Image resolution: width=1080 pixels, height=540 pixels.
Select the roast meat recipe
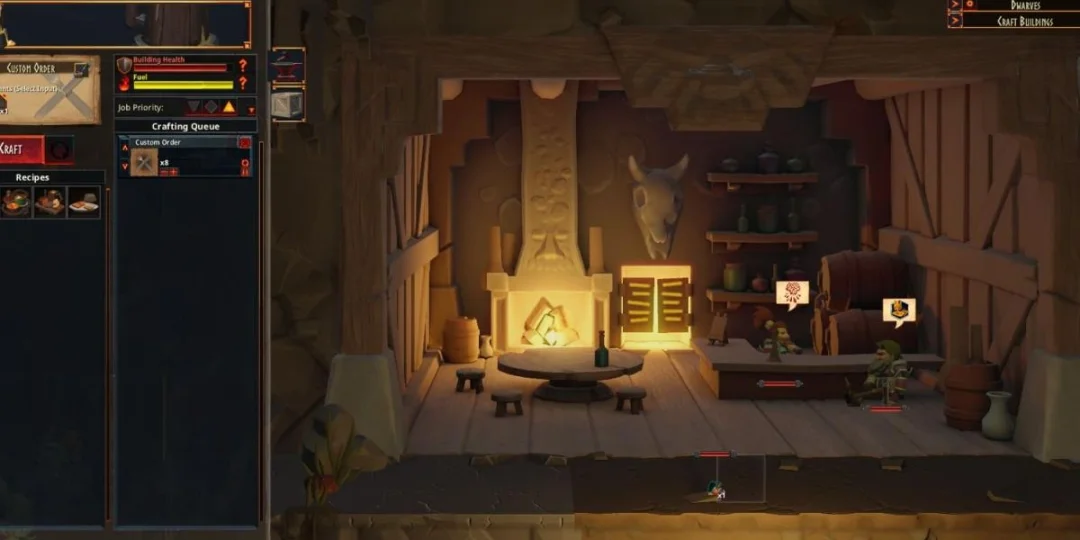click(x=49, y=201)
